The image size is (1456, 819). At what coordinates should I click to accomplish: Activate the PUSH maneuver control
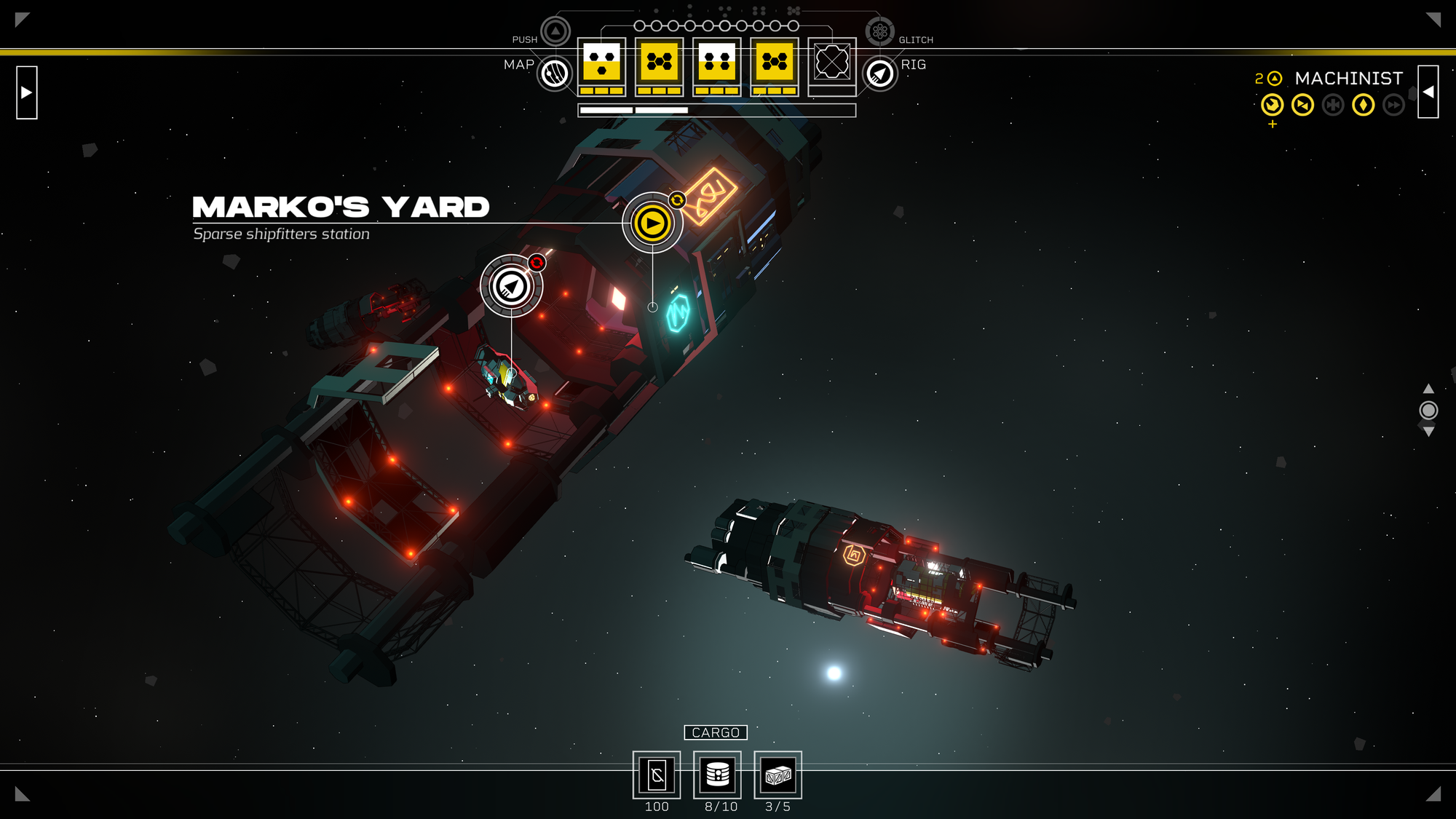(554, 31)
